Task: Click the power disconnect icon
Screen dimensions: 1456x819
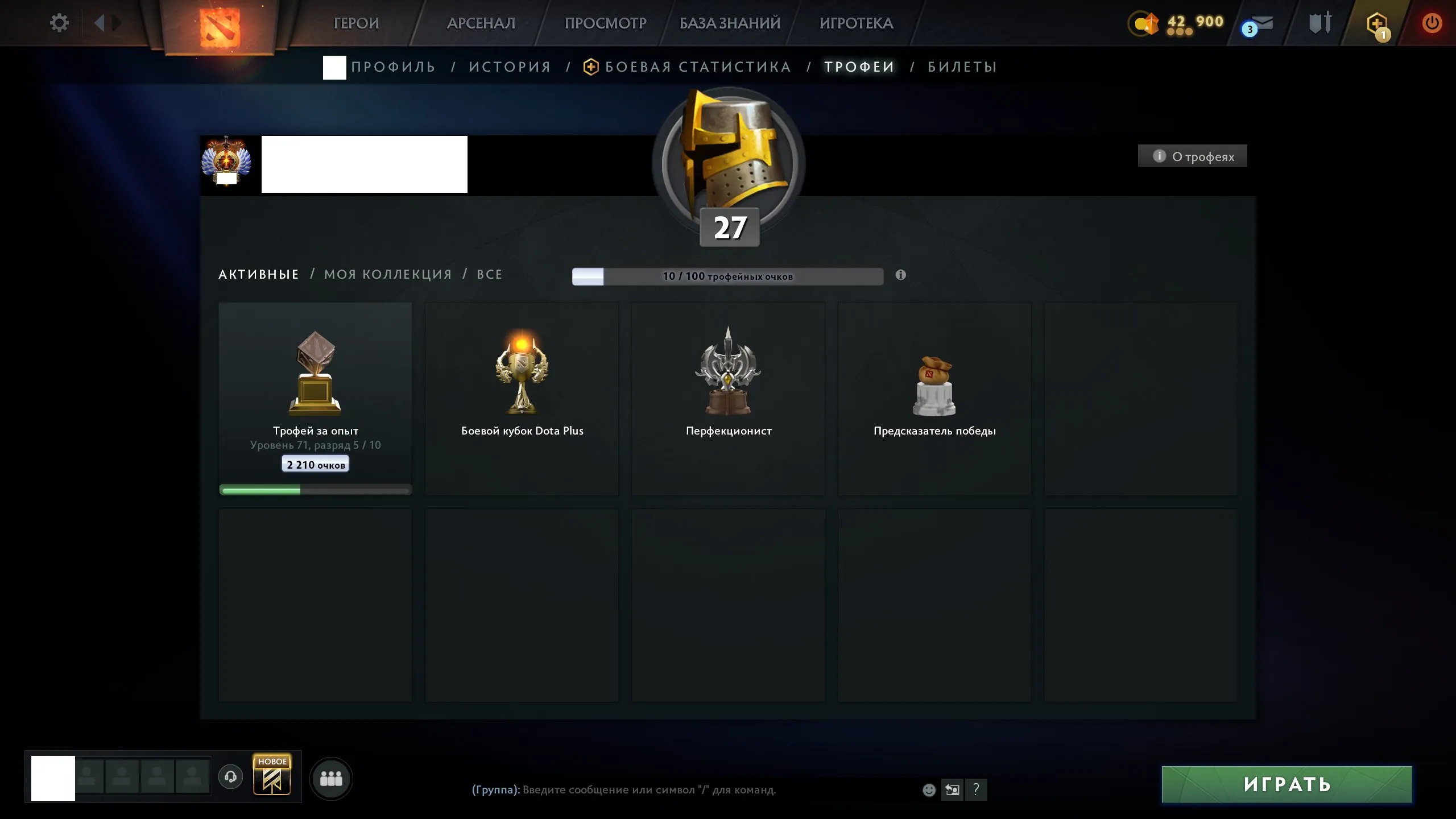Action: tap(1433, 23)
